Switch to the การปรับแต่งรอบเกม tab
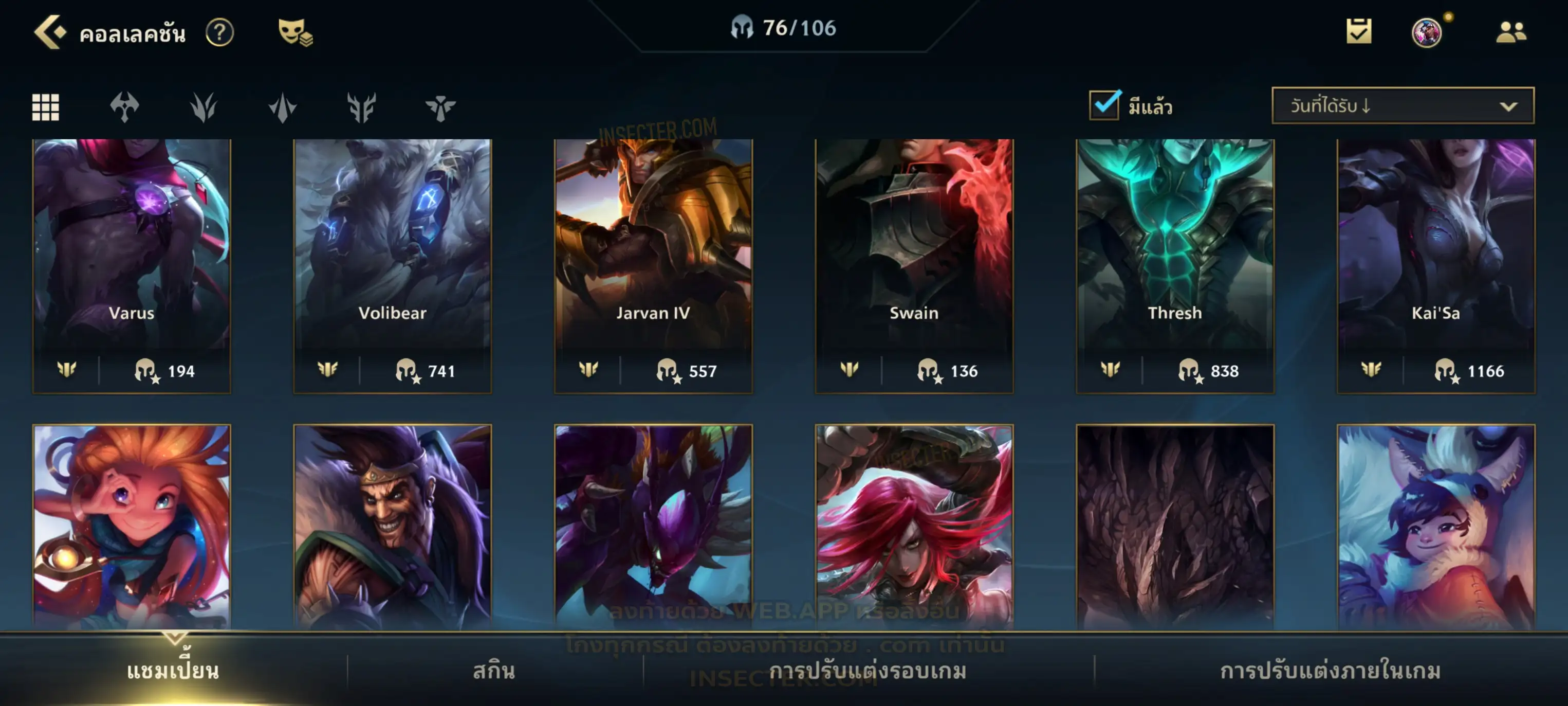 (868, 671)
